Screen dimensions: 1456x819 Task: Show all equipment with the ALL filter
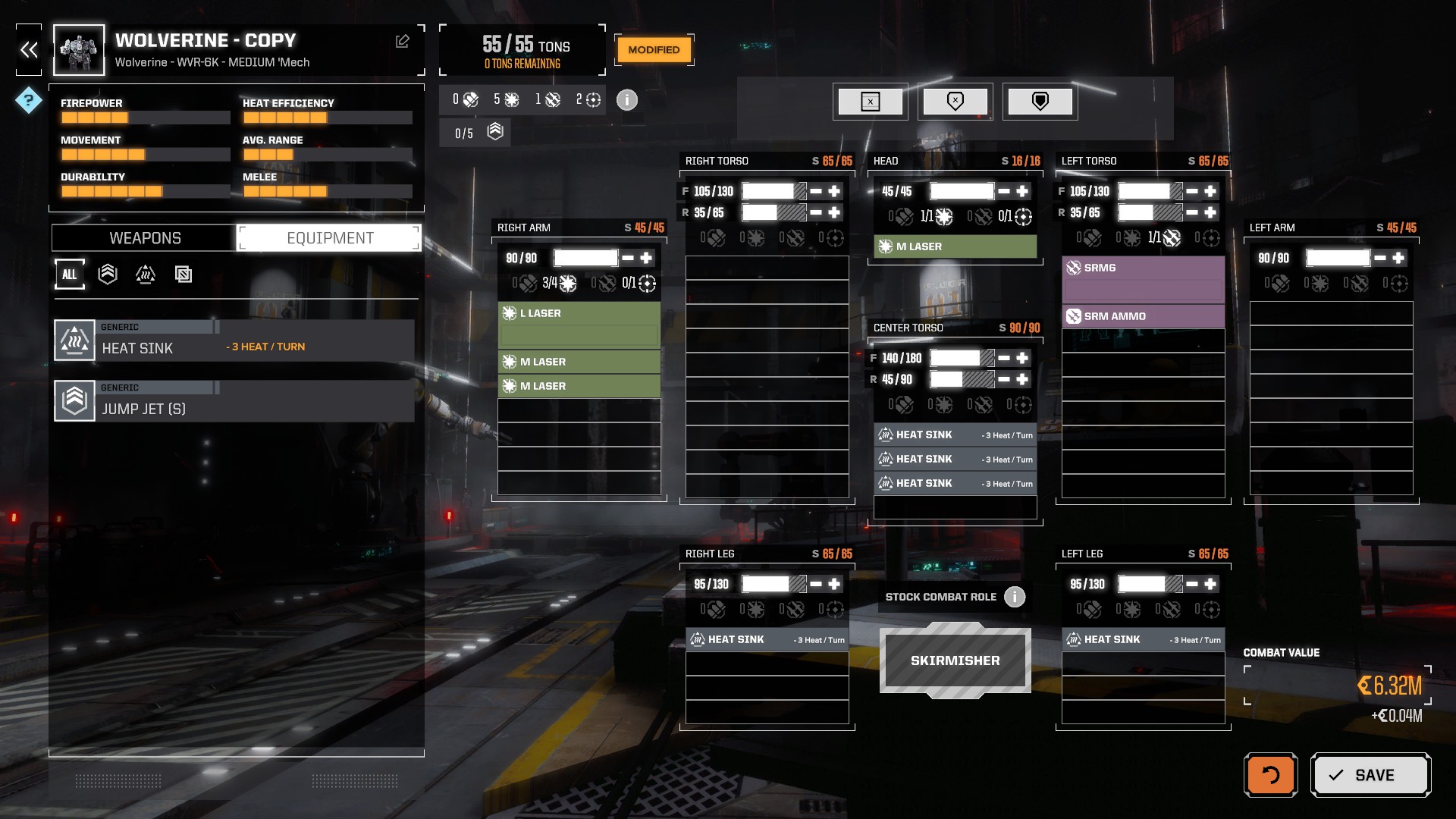click(69, 275)
